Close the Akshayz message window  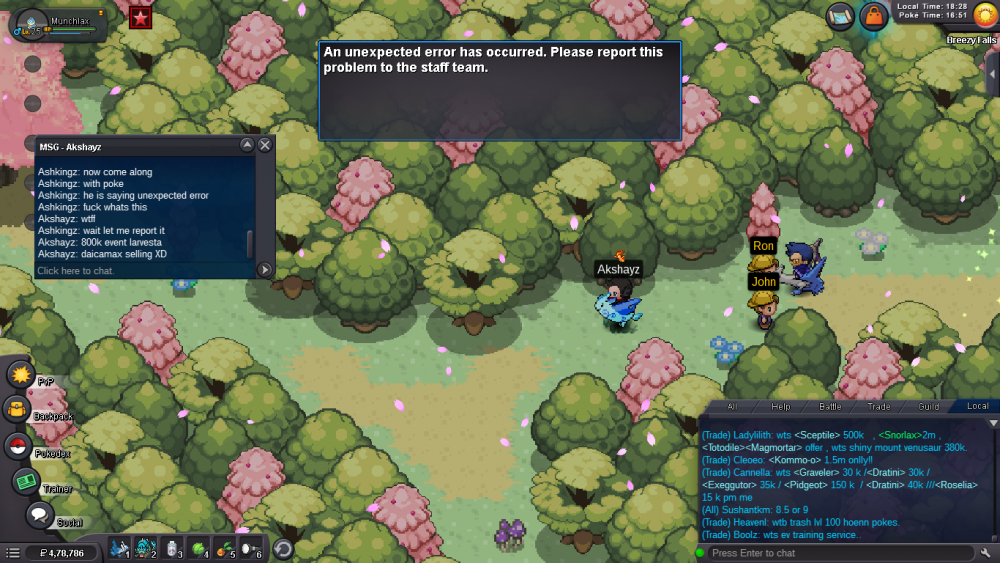pos(265,146)
